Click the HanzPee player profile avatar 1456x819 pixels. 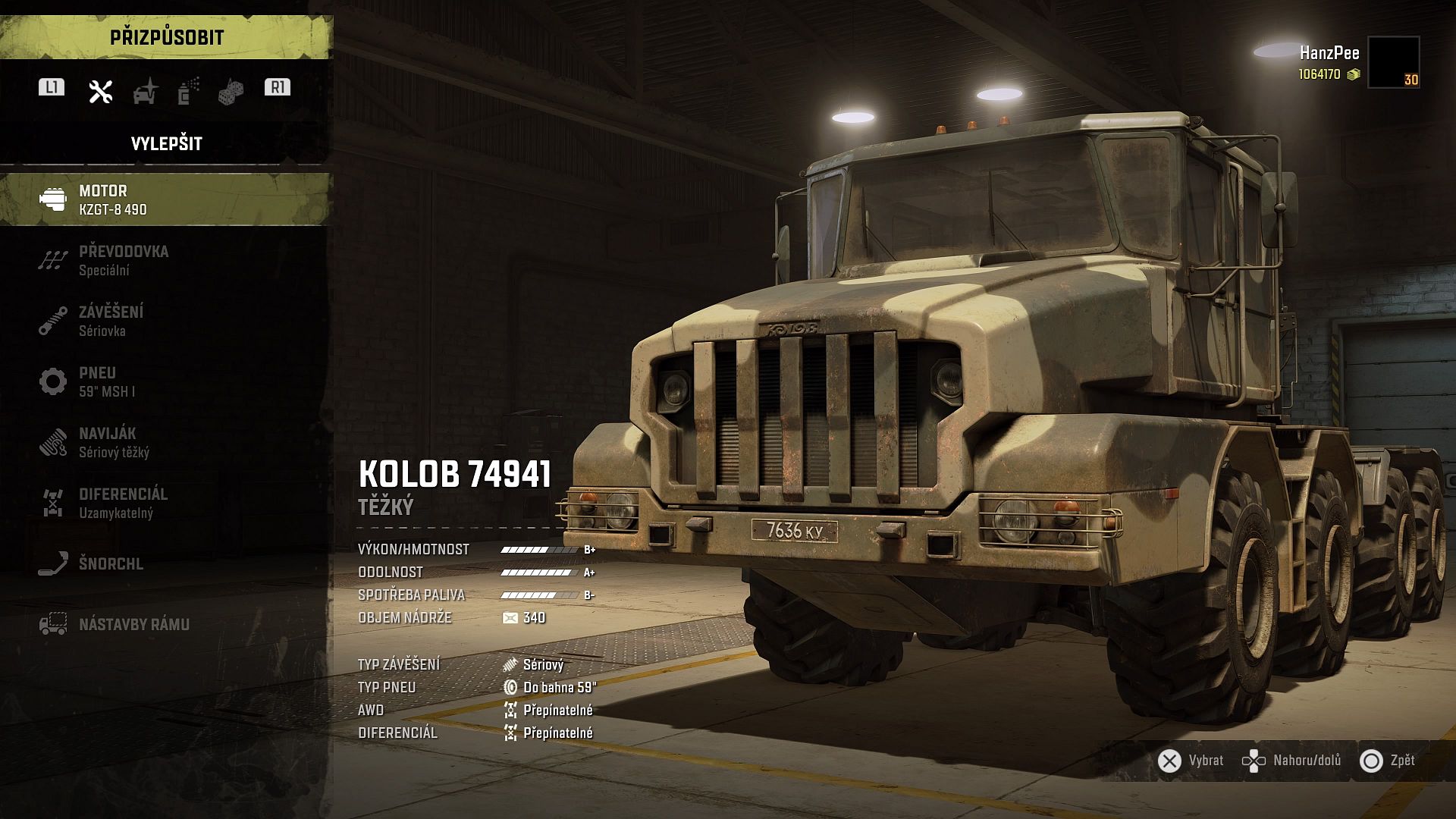pyautogui.click(x=1393, y=62)
